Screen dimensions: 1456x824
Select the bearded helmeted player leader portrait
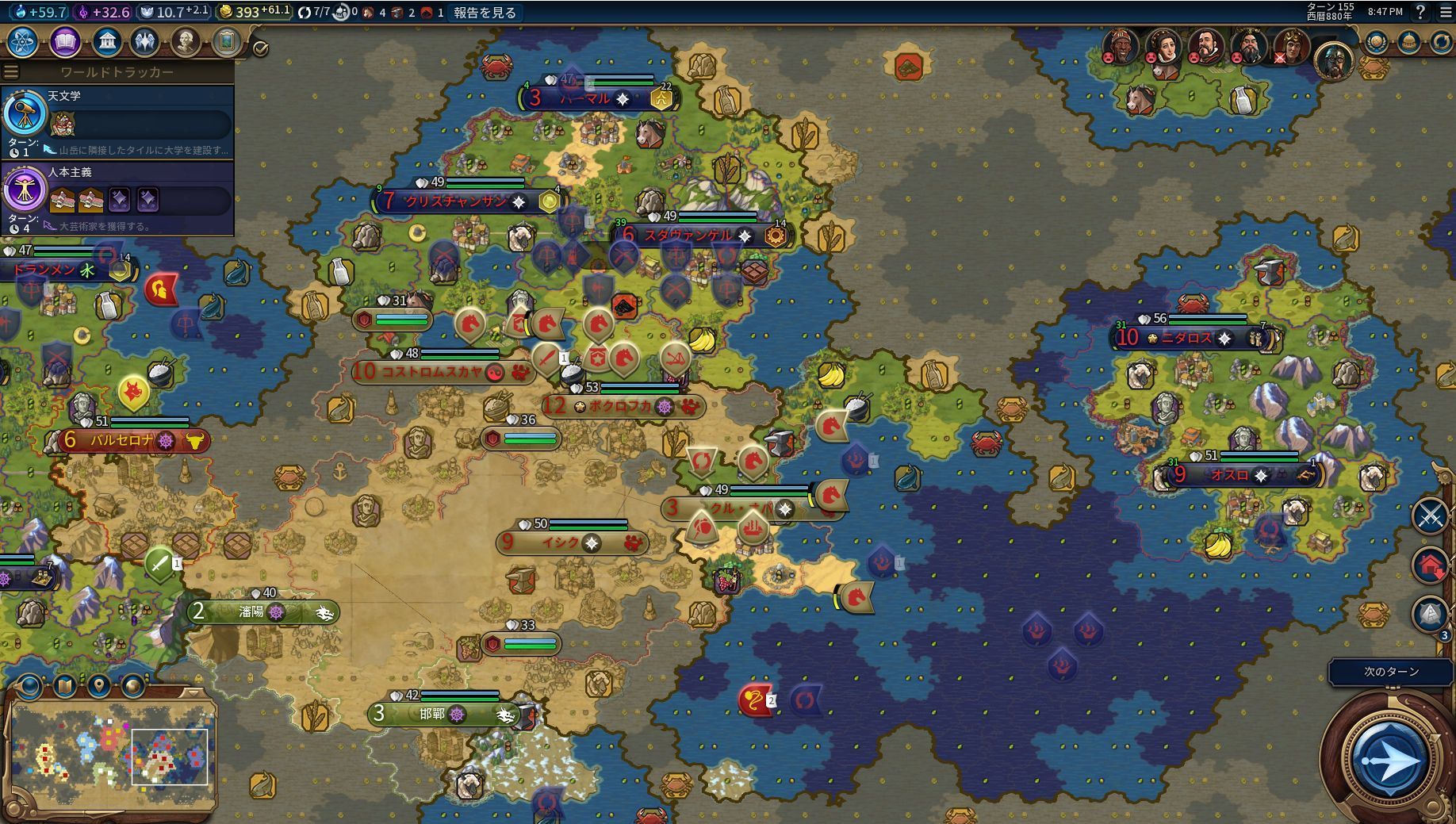(1333, 59)
